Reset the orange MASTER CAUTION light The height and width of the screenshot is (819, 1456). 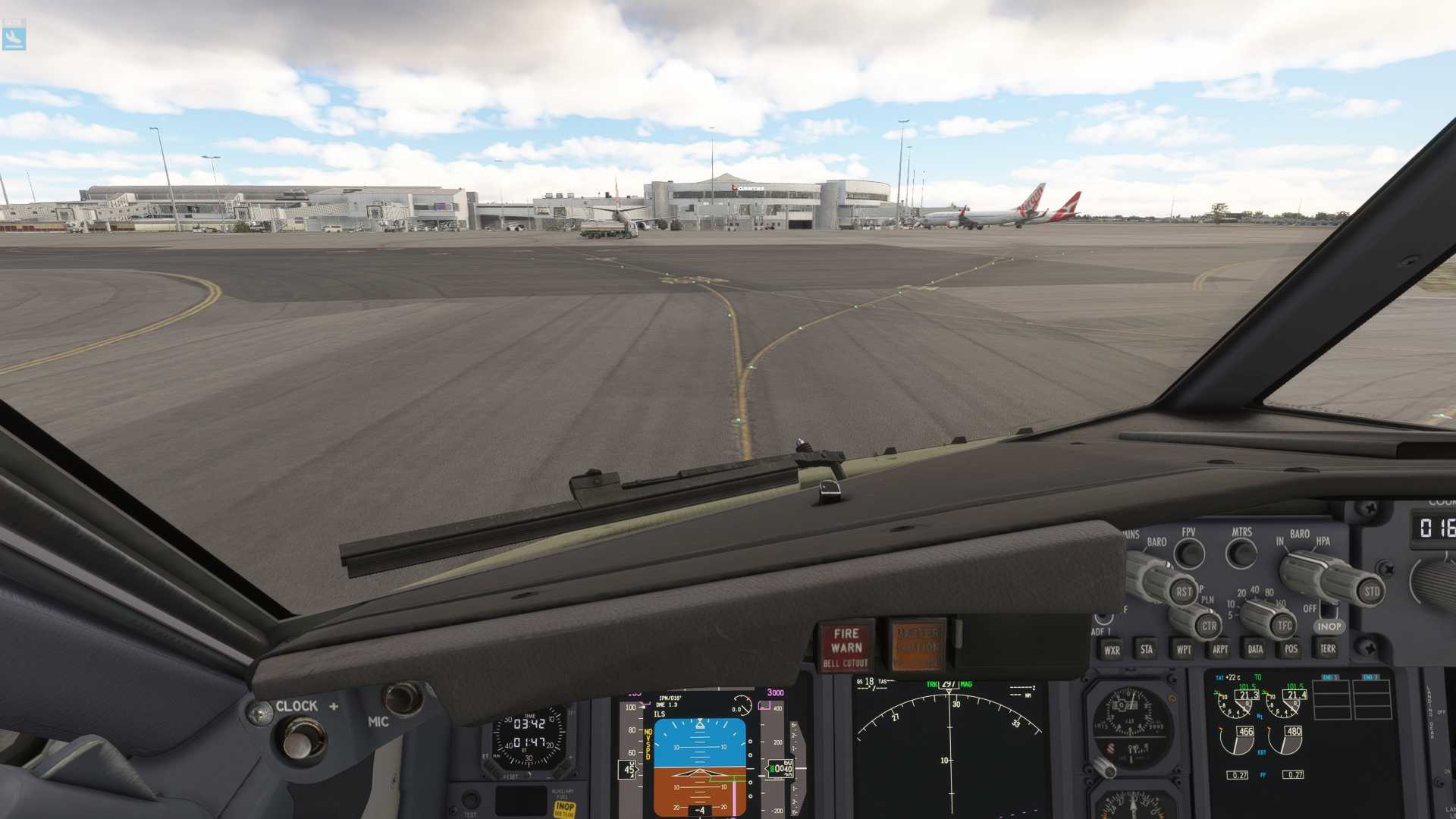917,646
